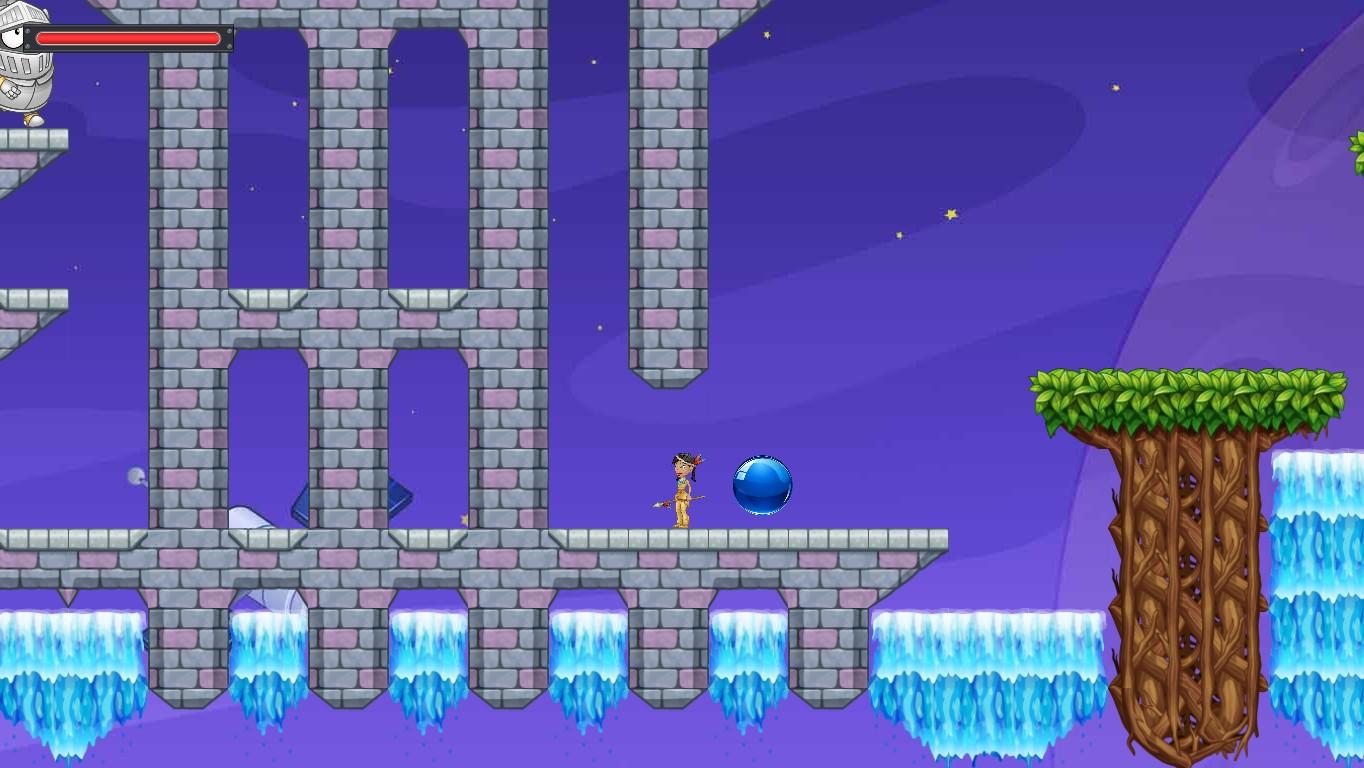The height and width of the screenshot is (768, 1364).
Task: Click the red health bar fill
Action: (x=130, y=38)
